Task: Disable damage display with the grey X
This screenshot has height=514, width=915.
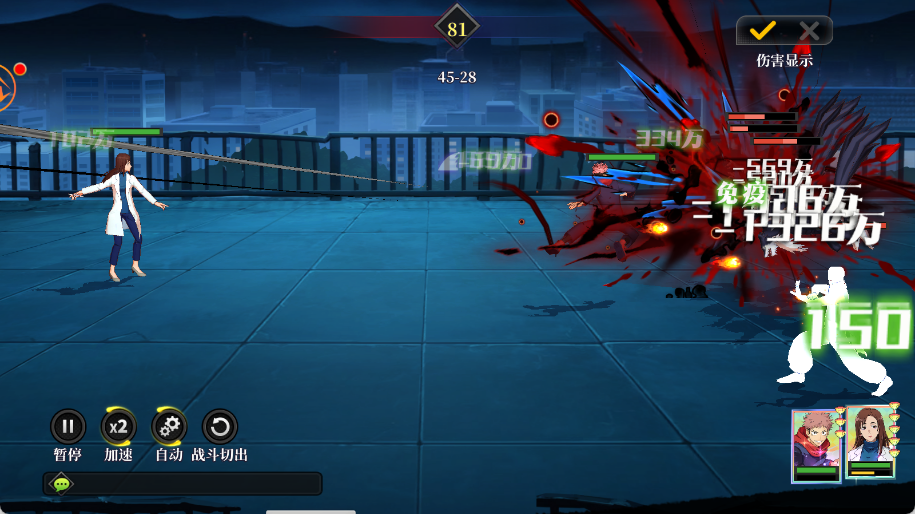Action: [808, 31]
